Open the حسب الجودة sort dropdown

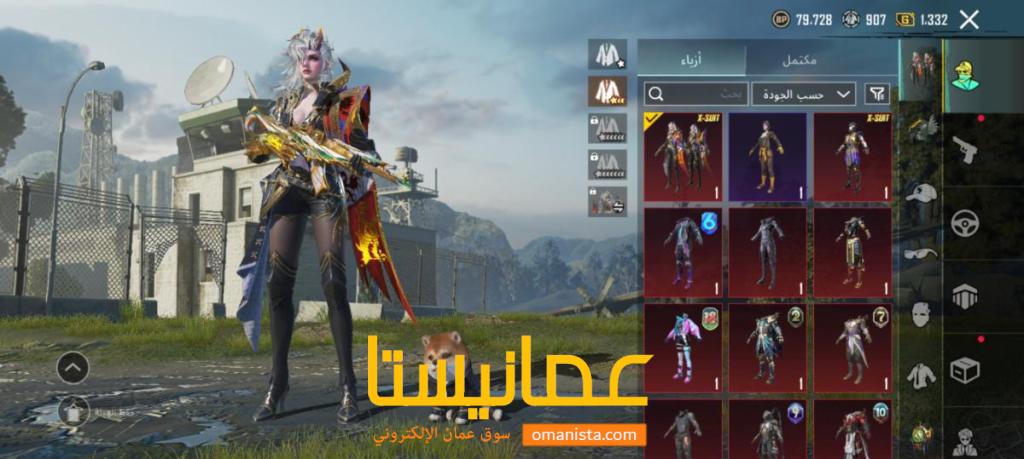[803, 94]
